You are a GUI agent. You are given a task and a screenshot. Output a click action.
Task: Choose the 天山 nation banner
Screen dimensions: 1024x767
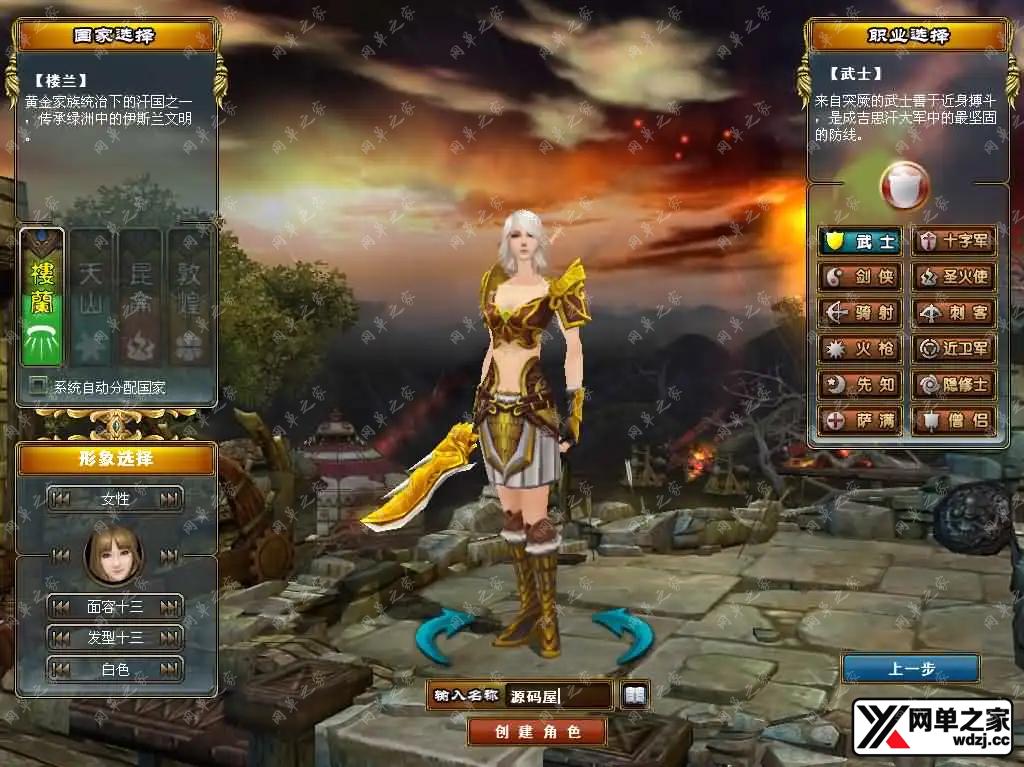point(90,297)
